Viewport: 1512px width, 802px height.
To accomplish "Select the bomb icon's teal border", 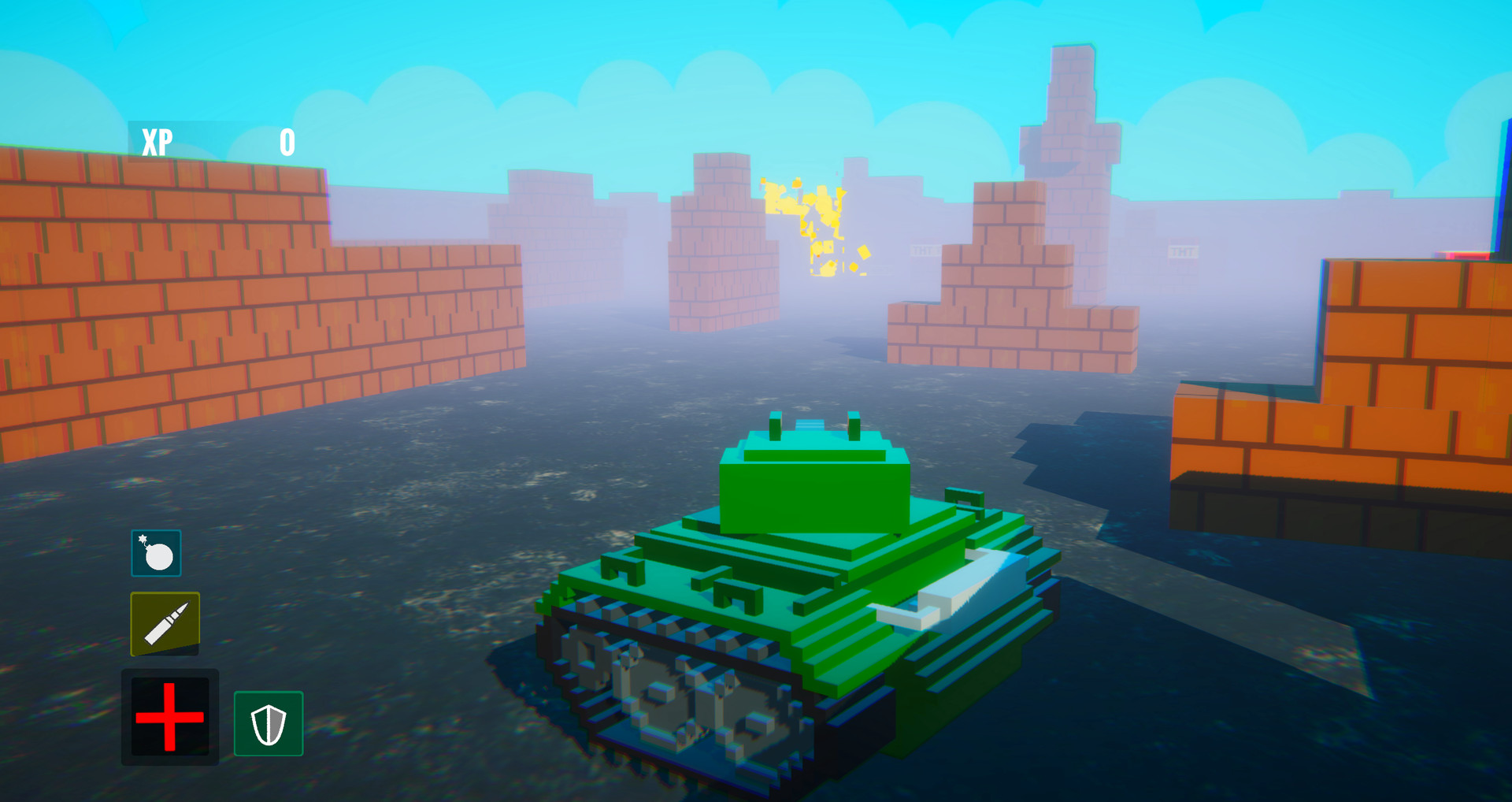I will tap(156, 532).
